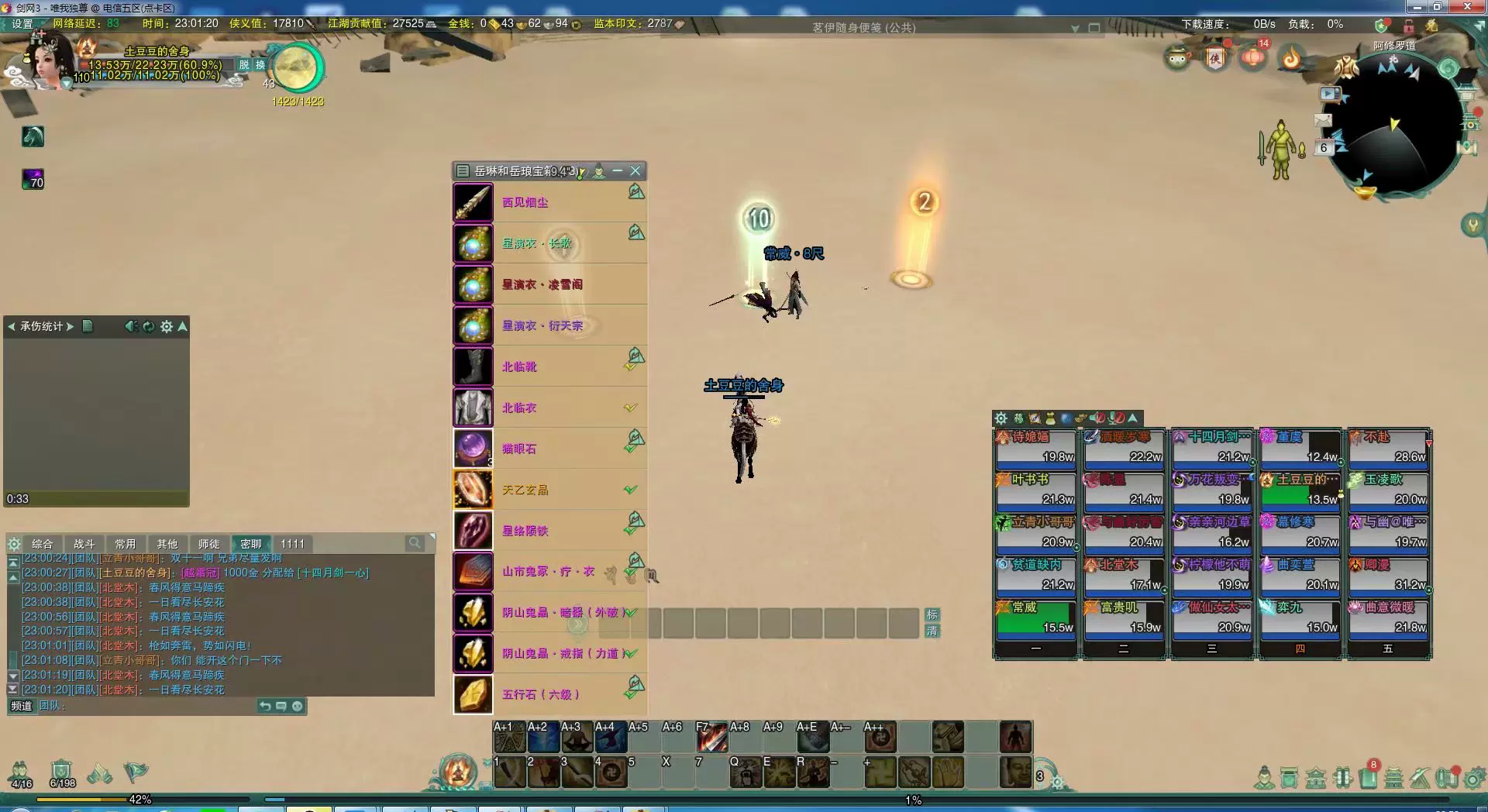Open the 承伤统计 panel settings gear
Viewport: 1488px width, 812px height.
tap(166, 327)
